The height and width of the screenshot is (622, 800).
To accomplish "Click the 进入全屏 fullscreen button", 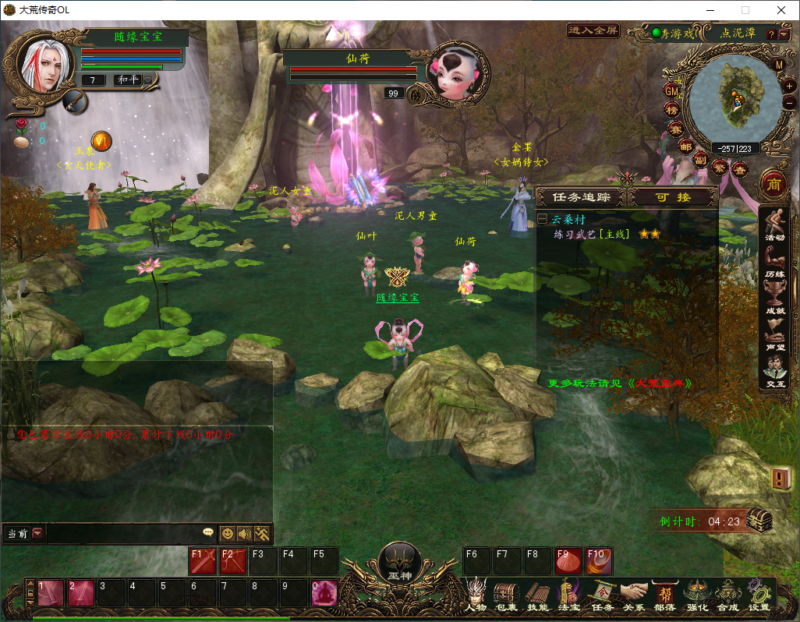I will (x=593, y=31).
